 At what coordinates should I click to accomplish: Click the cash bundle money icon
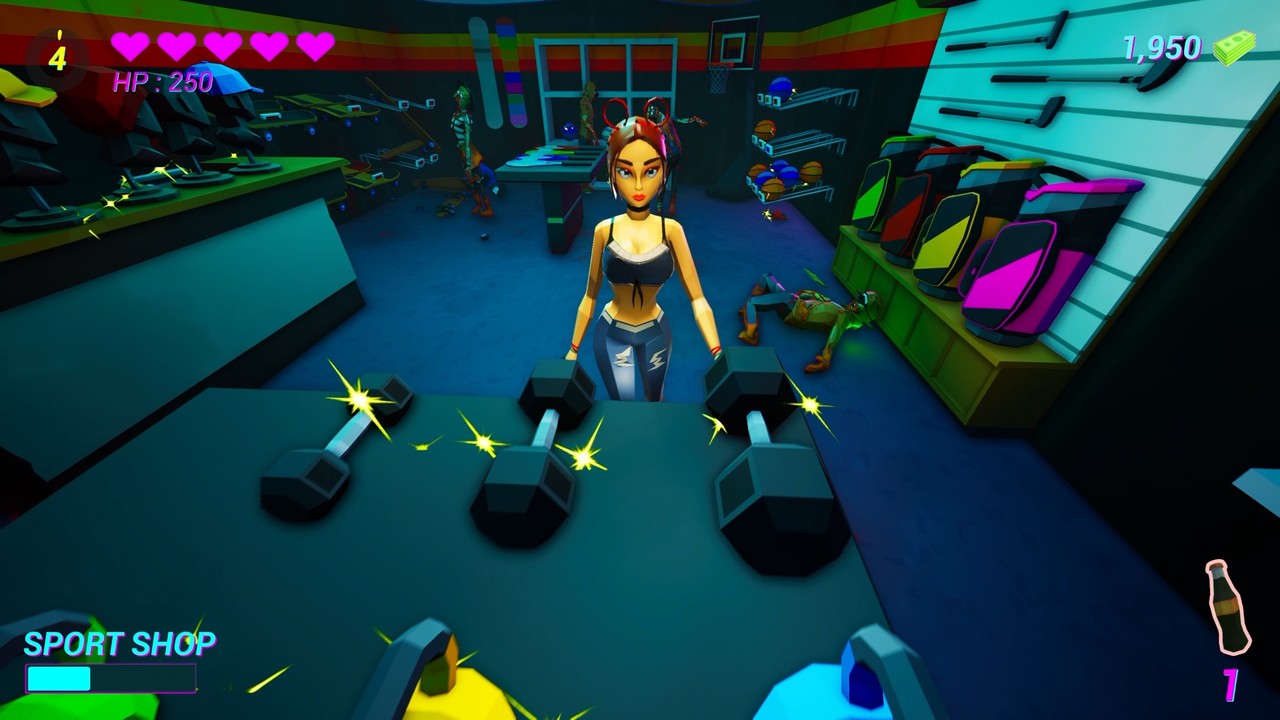click(x=1236, y=46)
